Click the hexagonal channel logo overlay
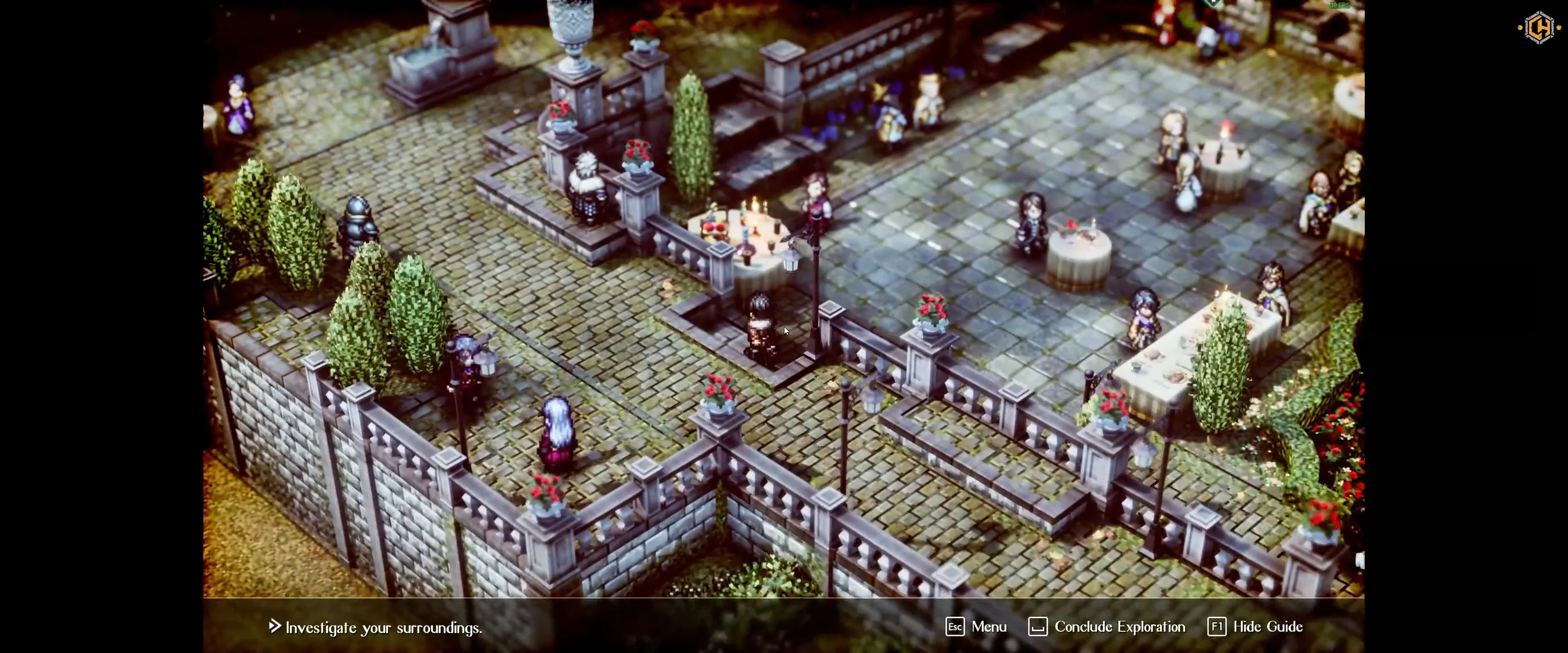 pos(1539,28)
